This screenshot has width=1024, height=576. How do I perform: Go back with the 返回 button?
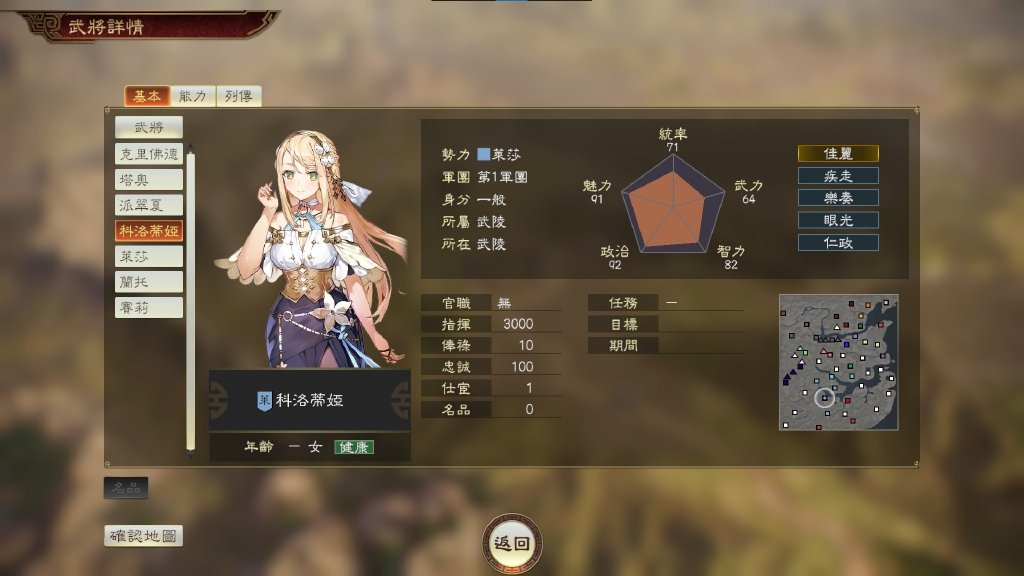point(513,543)
